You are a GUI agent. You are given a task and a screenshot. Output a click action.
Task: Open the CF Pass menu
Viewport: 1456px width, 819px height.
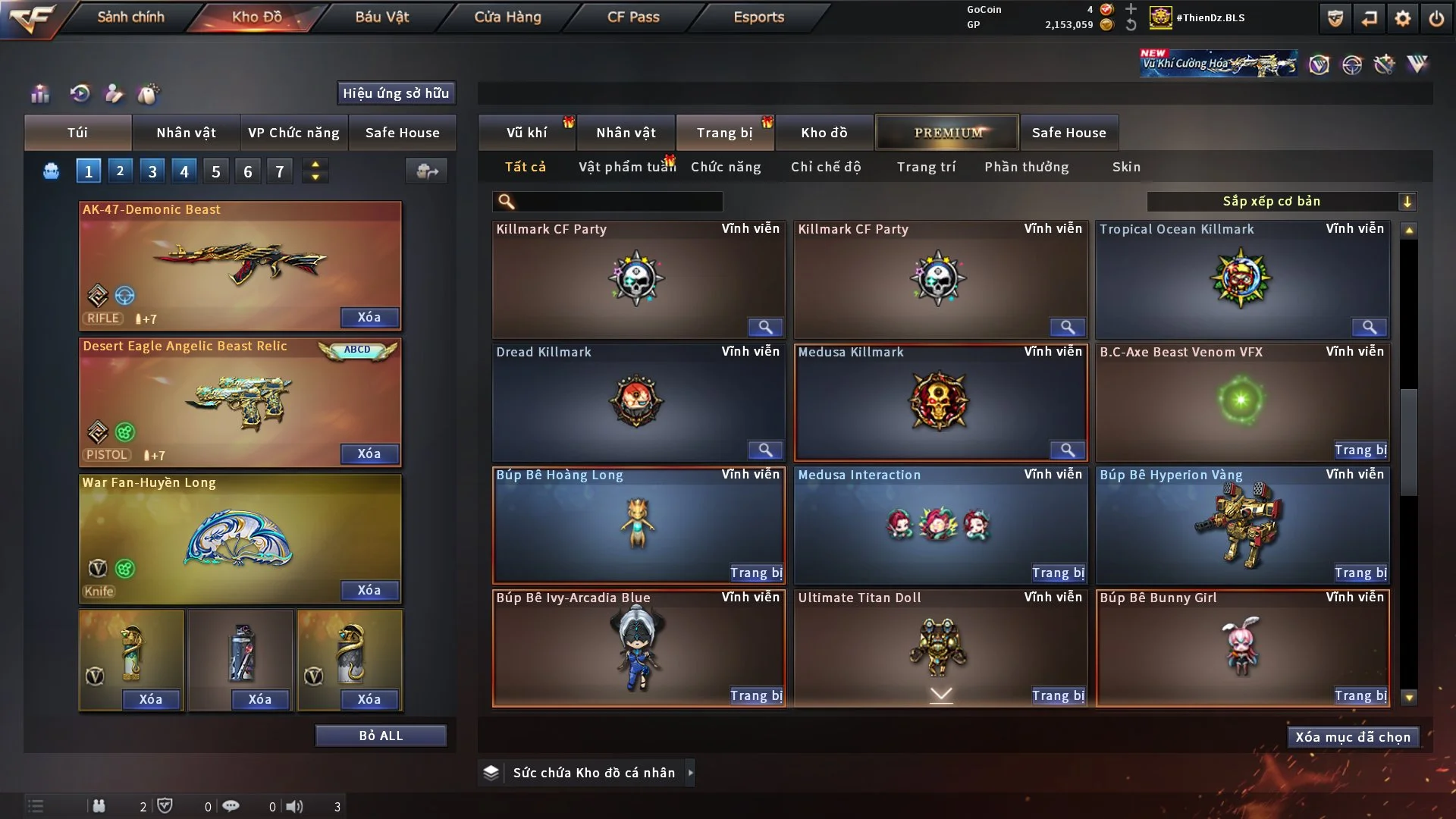click(633, 17)
